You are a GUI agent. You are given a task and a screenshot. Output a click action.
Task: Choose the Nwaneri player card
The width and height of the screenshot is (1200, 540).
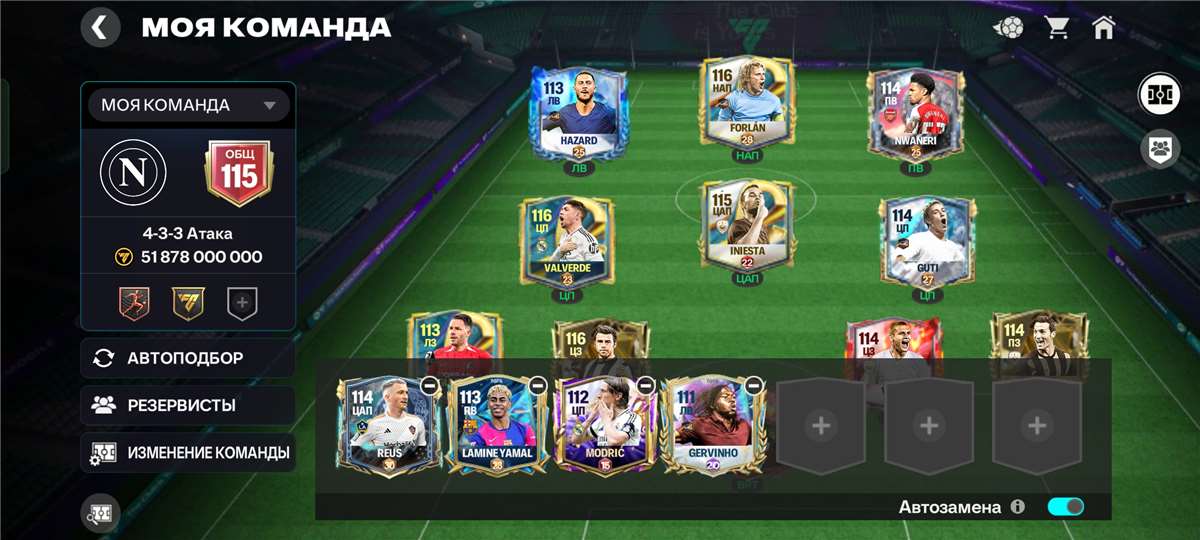tap(914, 115)
